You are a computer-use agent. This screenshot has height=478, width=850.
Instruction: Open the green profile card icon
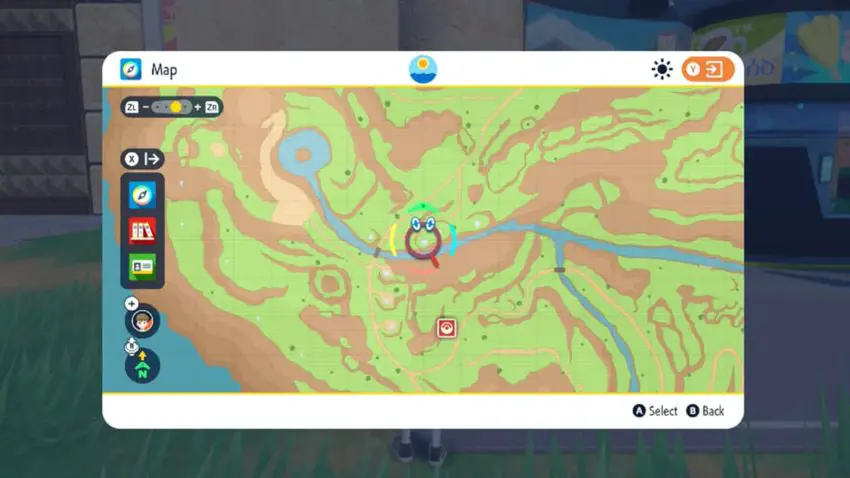(142, 267)
